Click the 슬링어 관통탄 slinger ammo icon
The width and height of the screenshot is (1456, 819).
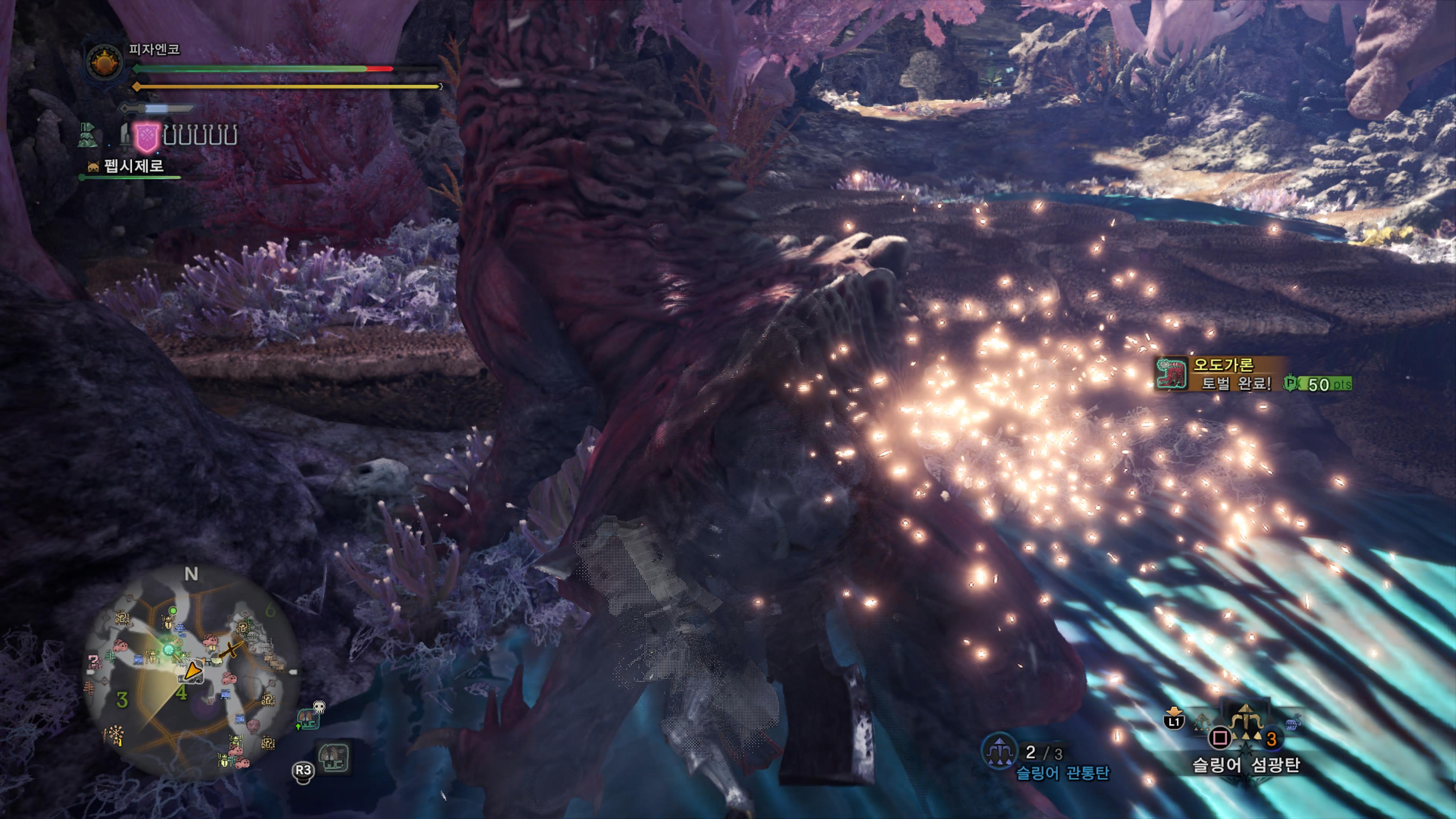click(x=999, y=751)
